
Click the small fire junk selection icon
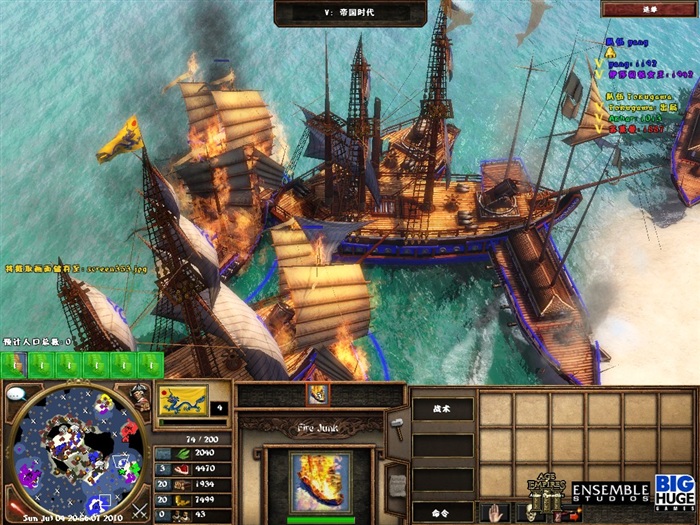(x=319, y=395)
